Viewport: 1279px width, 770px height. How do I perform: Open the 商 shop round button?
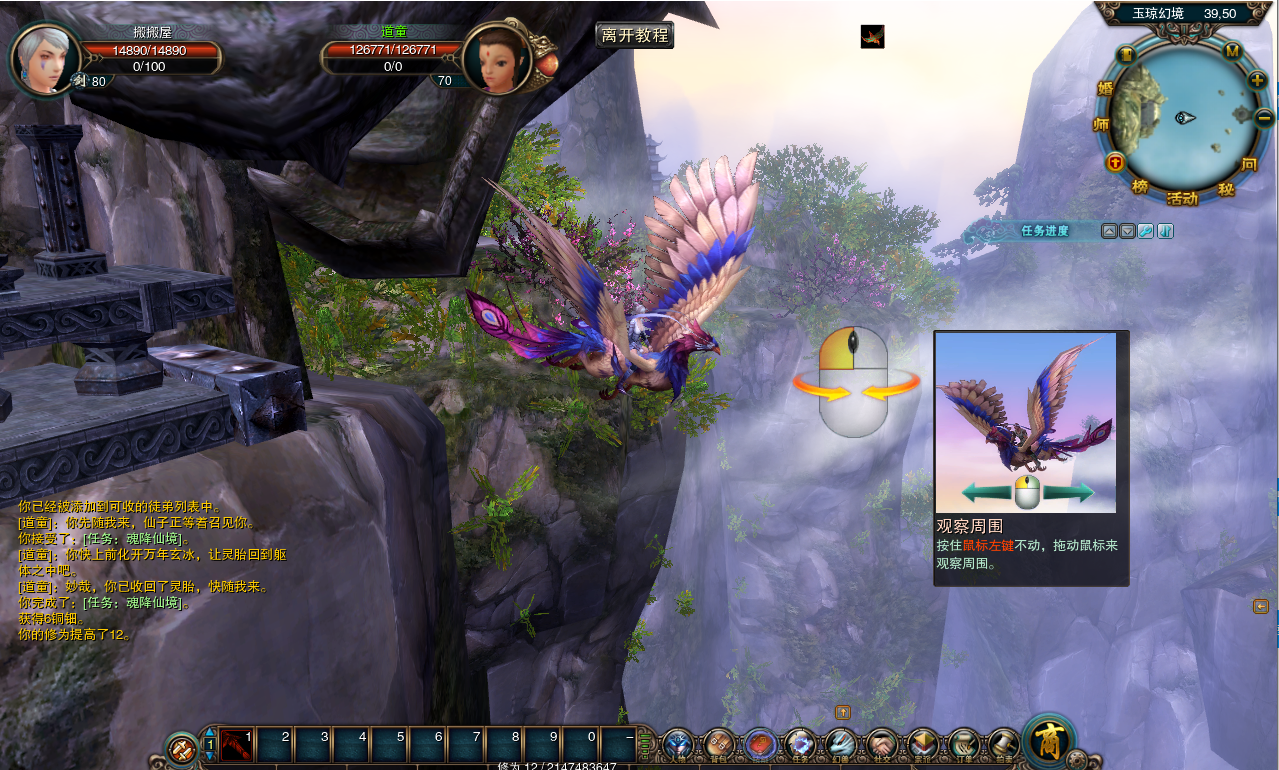(1048, 742)
